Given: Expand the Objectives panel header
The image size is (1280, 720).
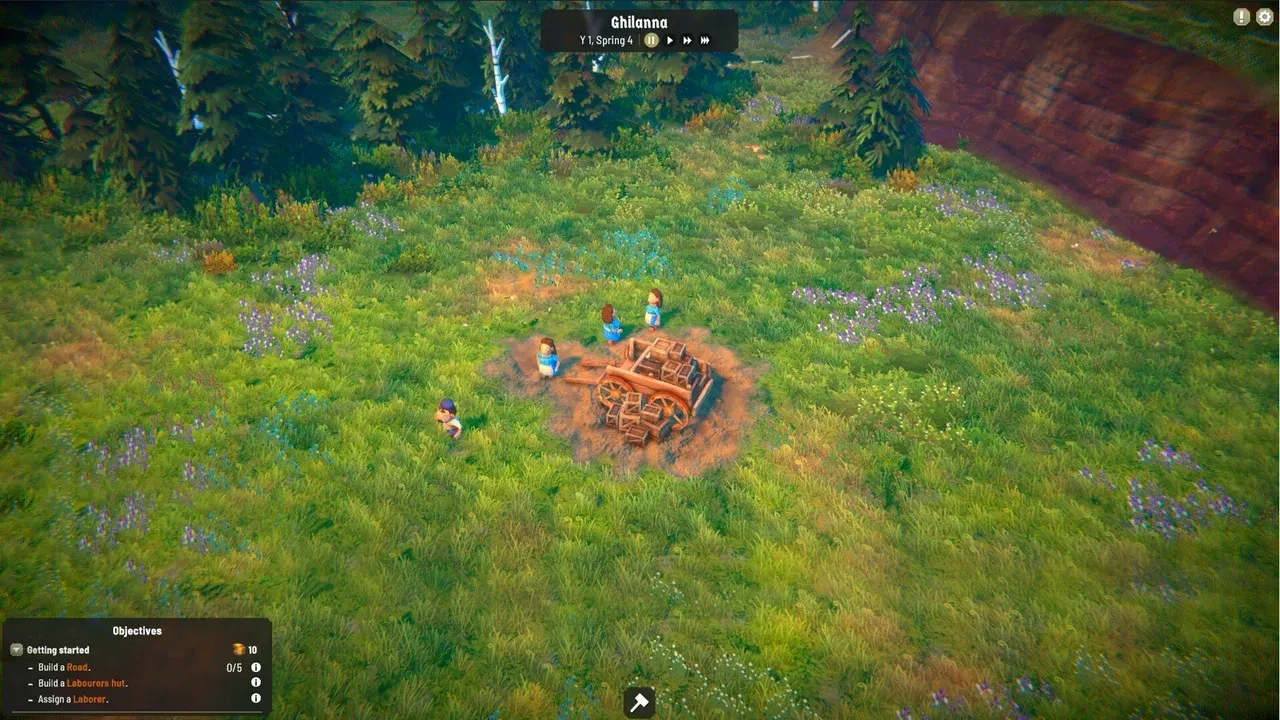Looking at the screenshot, I should [x=137, y=630].
